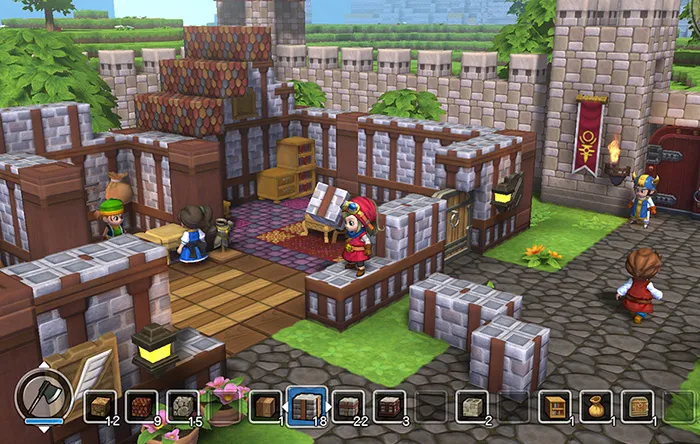700x444 pixels.
Task: Pick the cobblestone block slot with 15
Action: tap(183, 406)
